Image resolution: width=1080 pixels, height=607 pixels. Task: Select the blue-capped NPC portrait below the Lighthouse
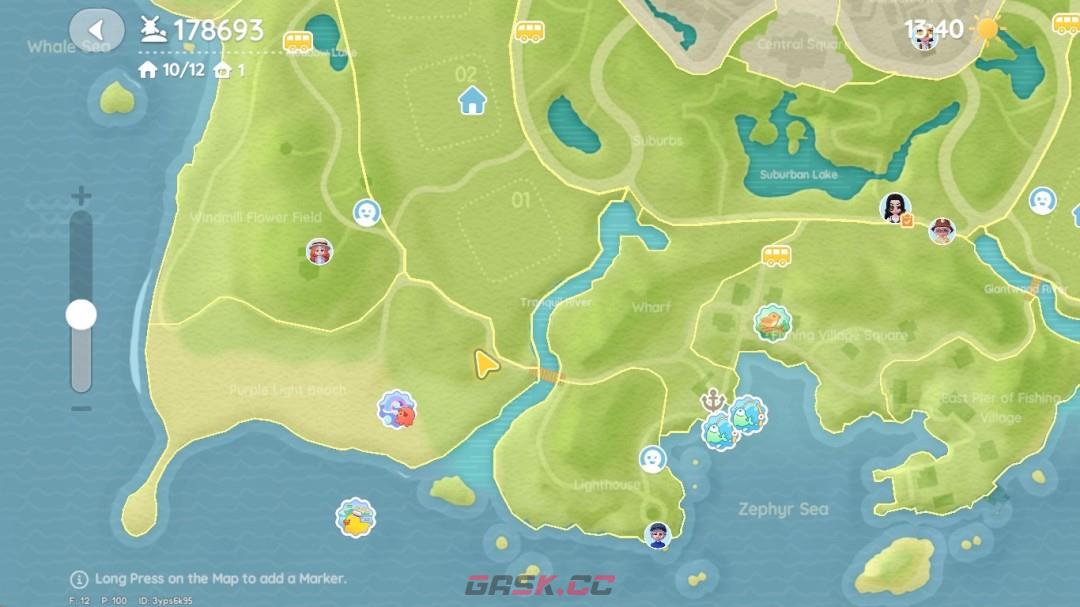click(x=657, y=534)
